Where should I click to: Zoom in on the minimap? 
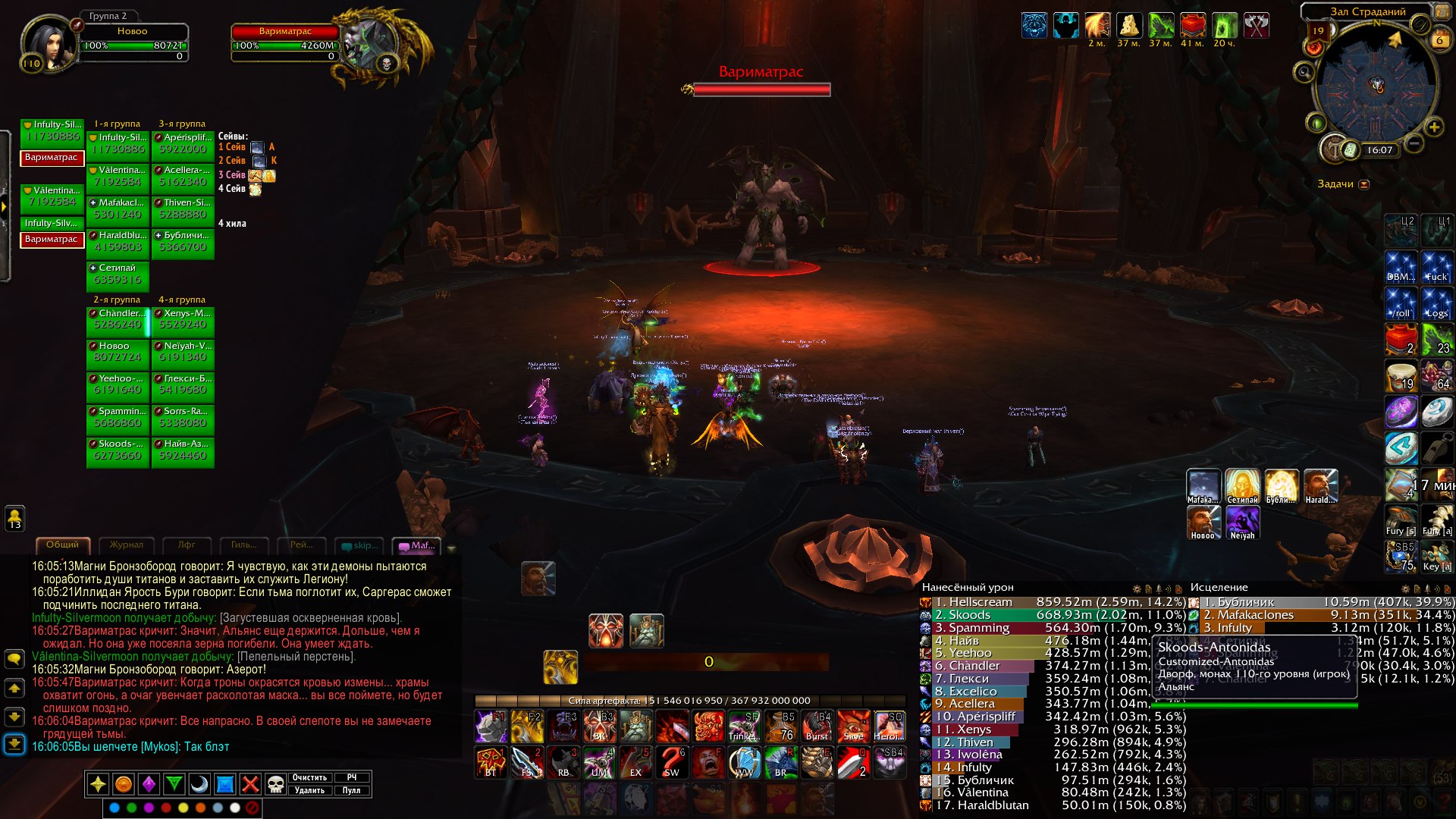pos(1434,127)
